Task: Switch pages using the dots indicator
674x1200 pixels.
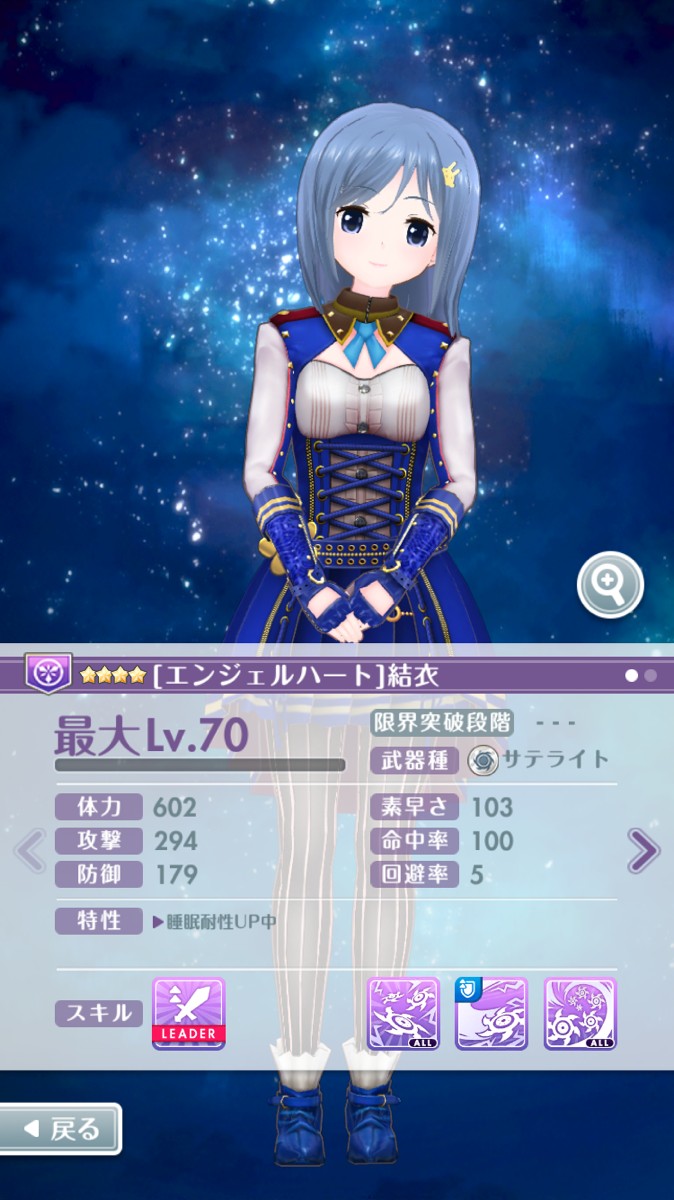Action: point(641,675)
